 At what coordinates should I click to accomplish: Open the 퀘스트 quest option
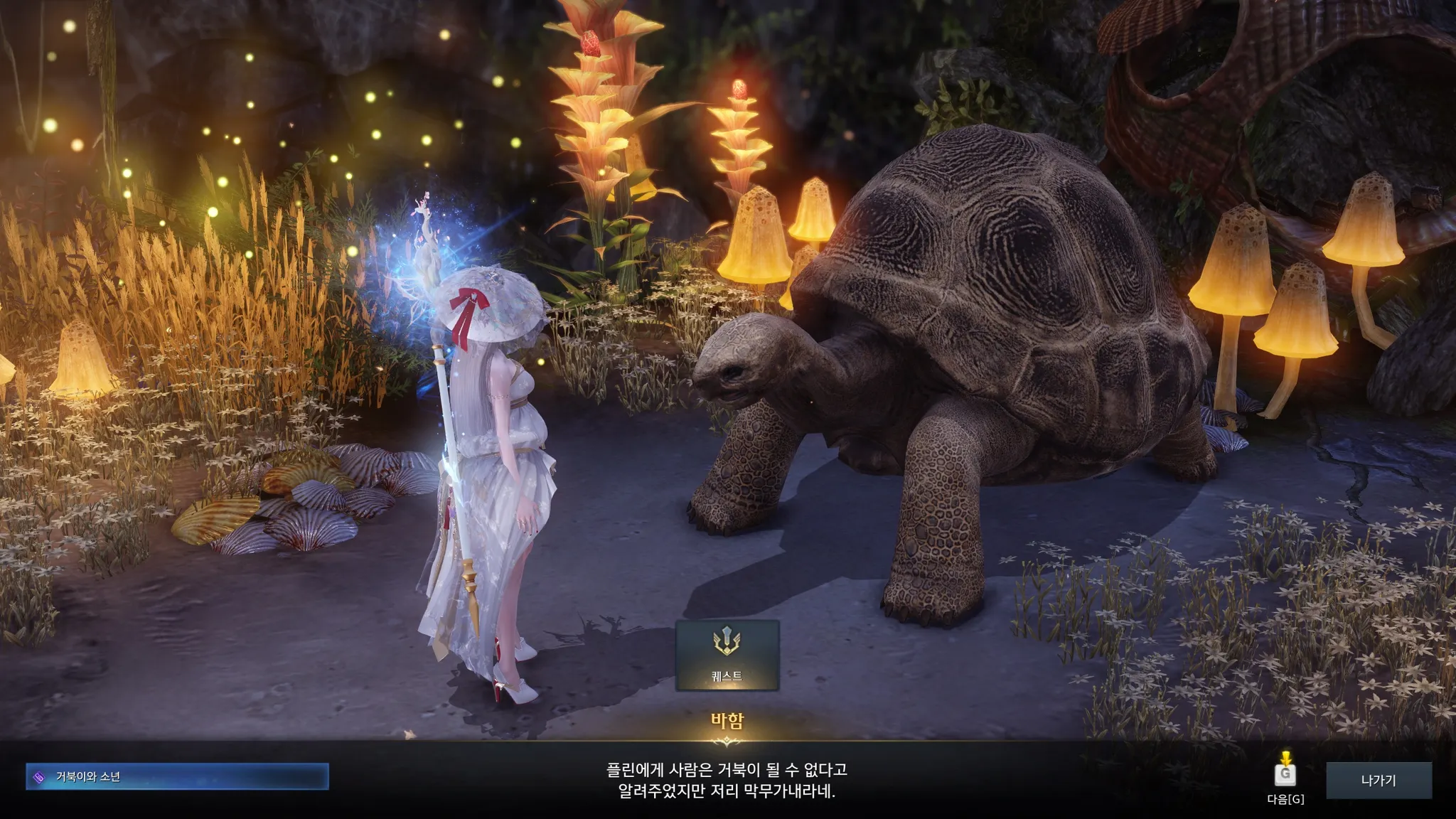tap(727, 655)
